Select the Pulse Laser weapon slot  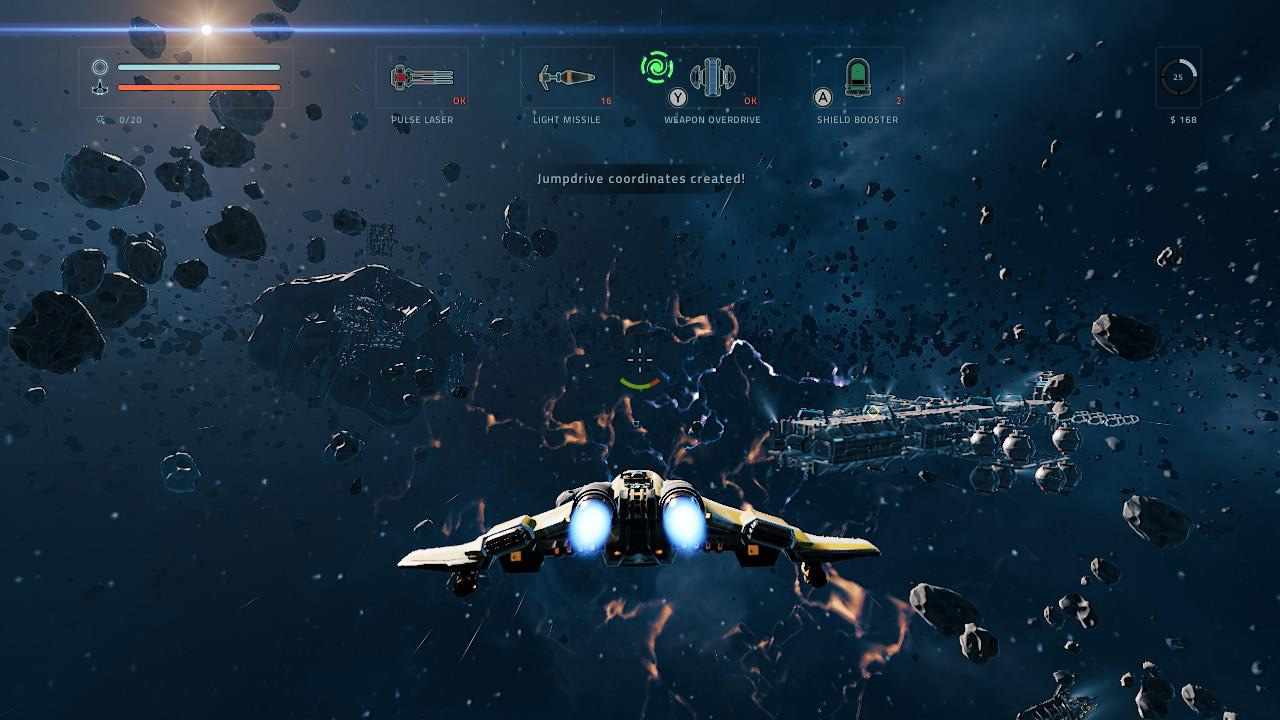coord(422,78)
